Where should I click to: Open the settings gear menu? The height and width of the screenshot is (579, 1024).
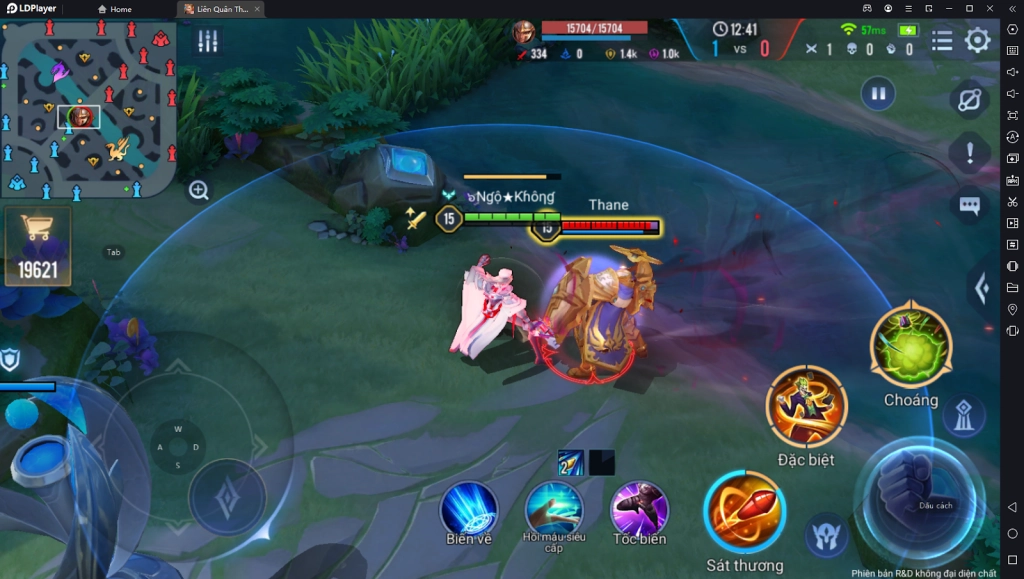(x=977, y=40)
